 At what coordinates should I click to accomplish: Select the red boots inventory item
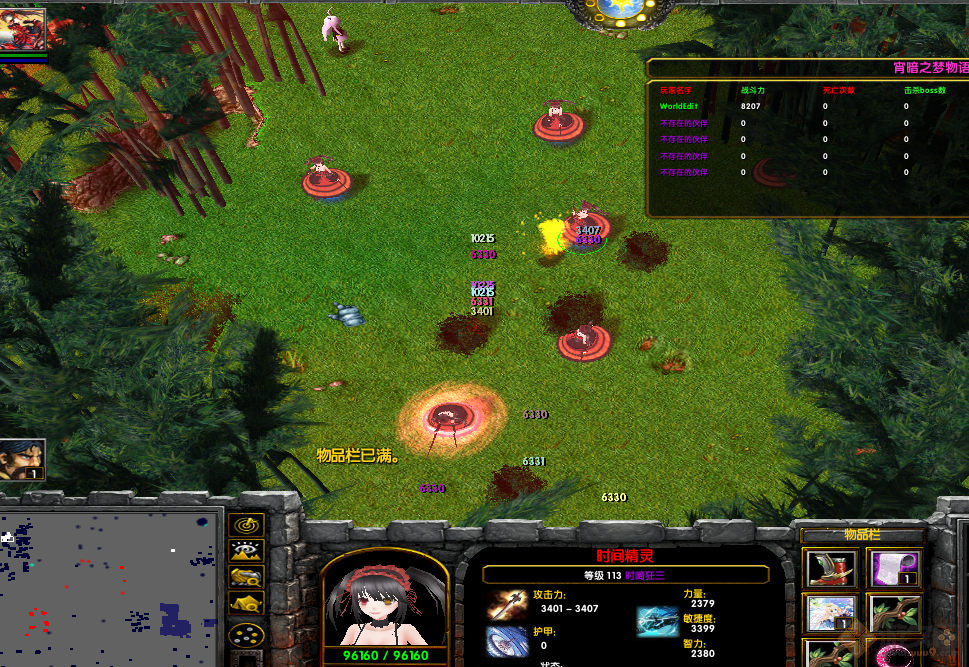point(831,569)
